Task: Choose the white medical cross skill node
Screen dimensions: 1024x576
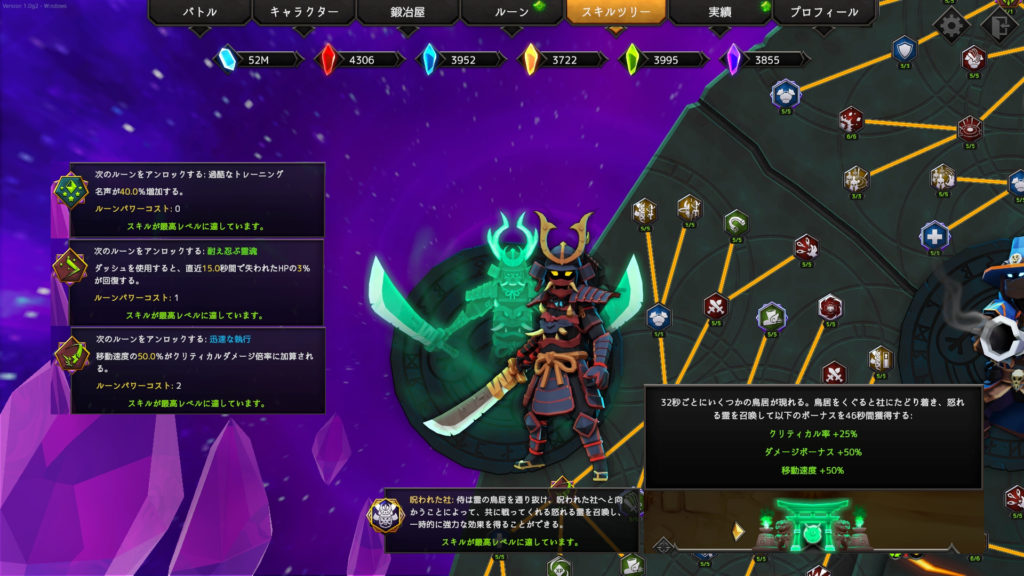Action: [x=934, y=236]
